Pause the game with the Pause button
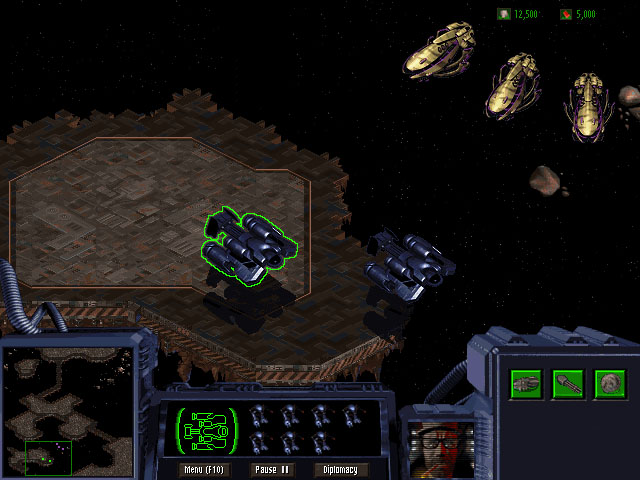The height and width of the screenshot is (480, 640). pyautogui.click(x=272, y=469)
